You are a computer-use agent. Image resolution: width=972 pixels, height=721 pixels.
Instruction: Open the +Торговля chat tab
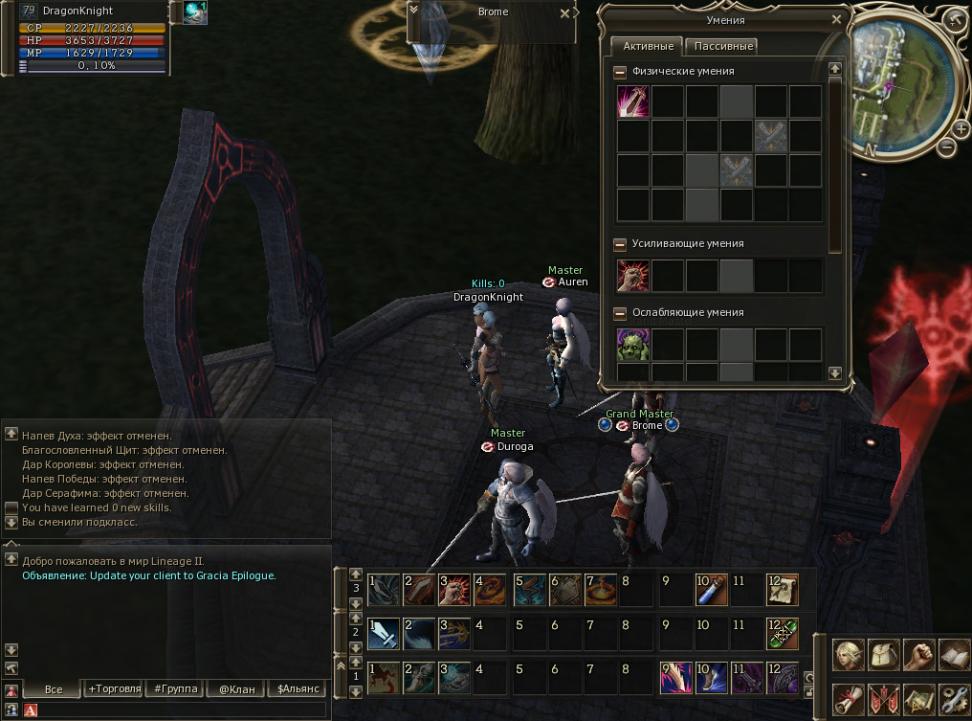click(113, 688)
